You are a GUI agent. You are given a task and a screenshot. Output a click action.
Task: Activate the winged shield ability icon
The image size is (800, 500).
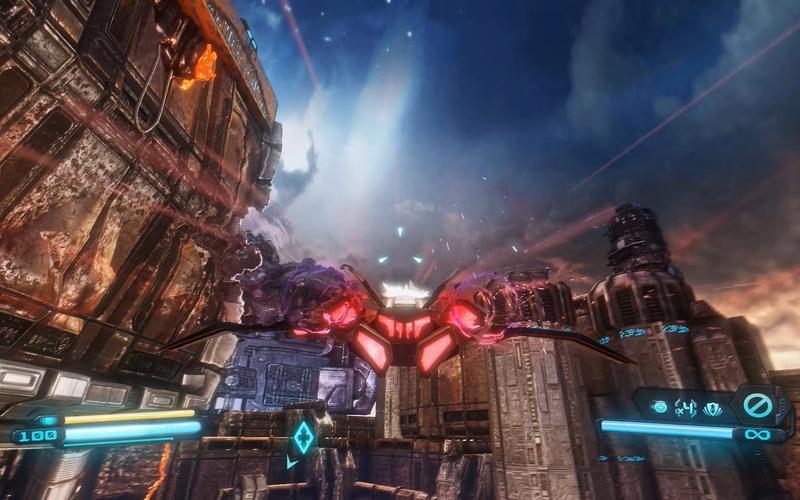coord(712,407)
